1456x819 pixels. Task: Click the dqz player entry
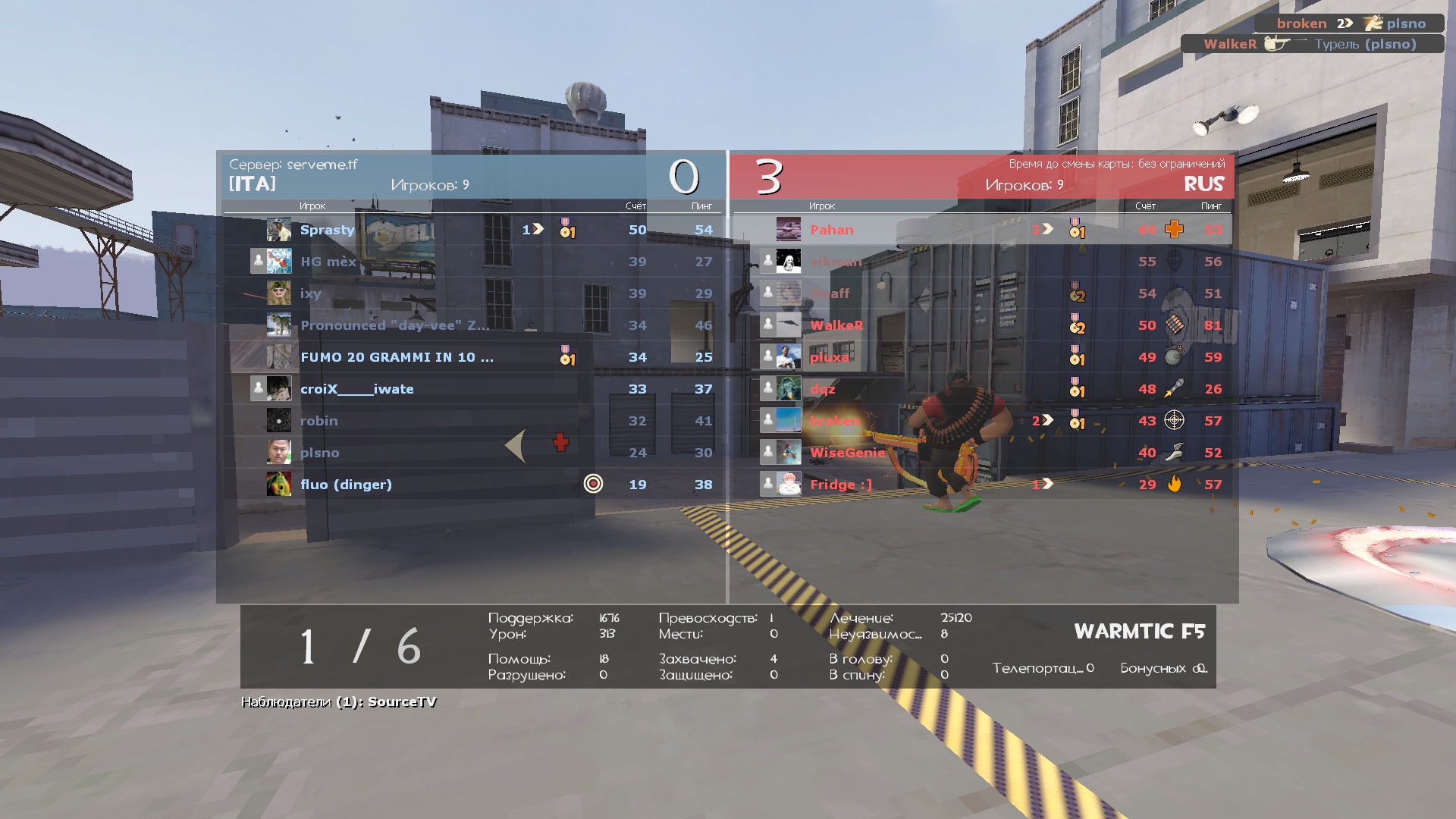pyautogui.click(x=822, y=389)
